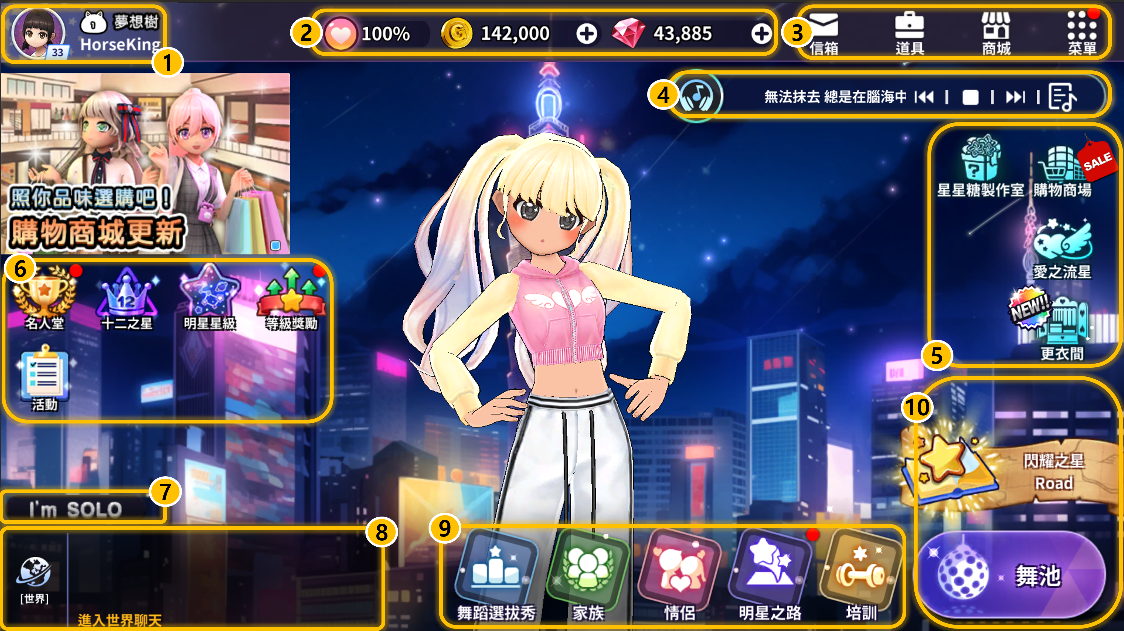
Task: Open the 菜單 grid menu
Action: [1082, 33]
